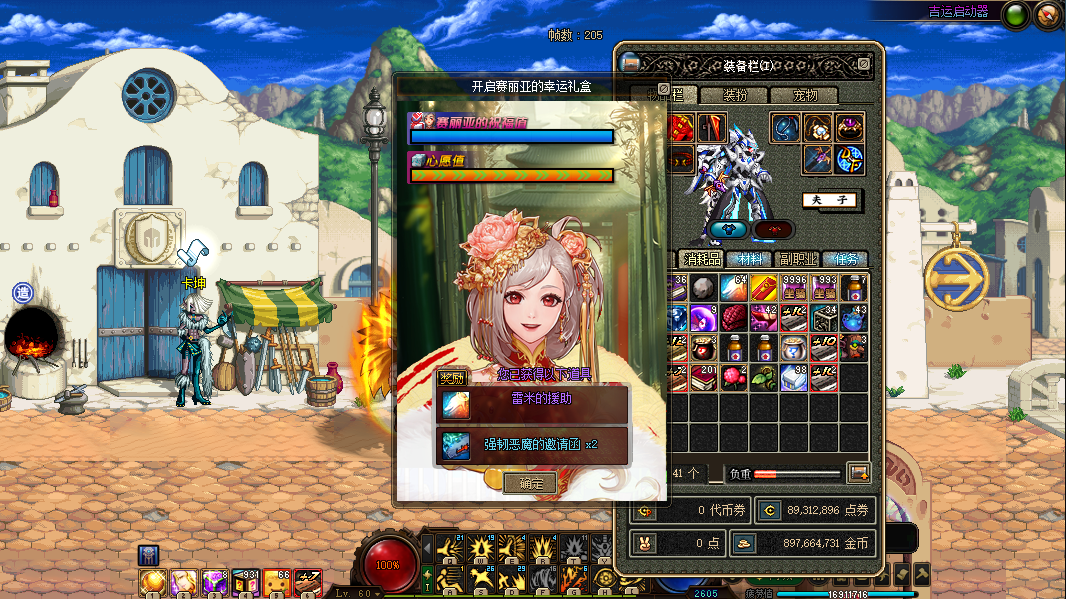Confirm the lucky box reward with 确定

point(530,484)
